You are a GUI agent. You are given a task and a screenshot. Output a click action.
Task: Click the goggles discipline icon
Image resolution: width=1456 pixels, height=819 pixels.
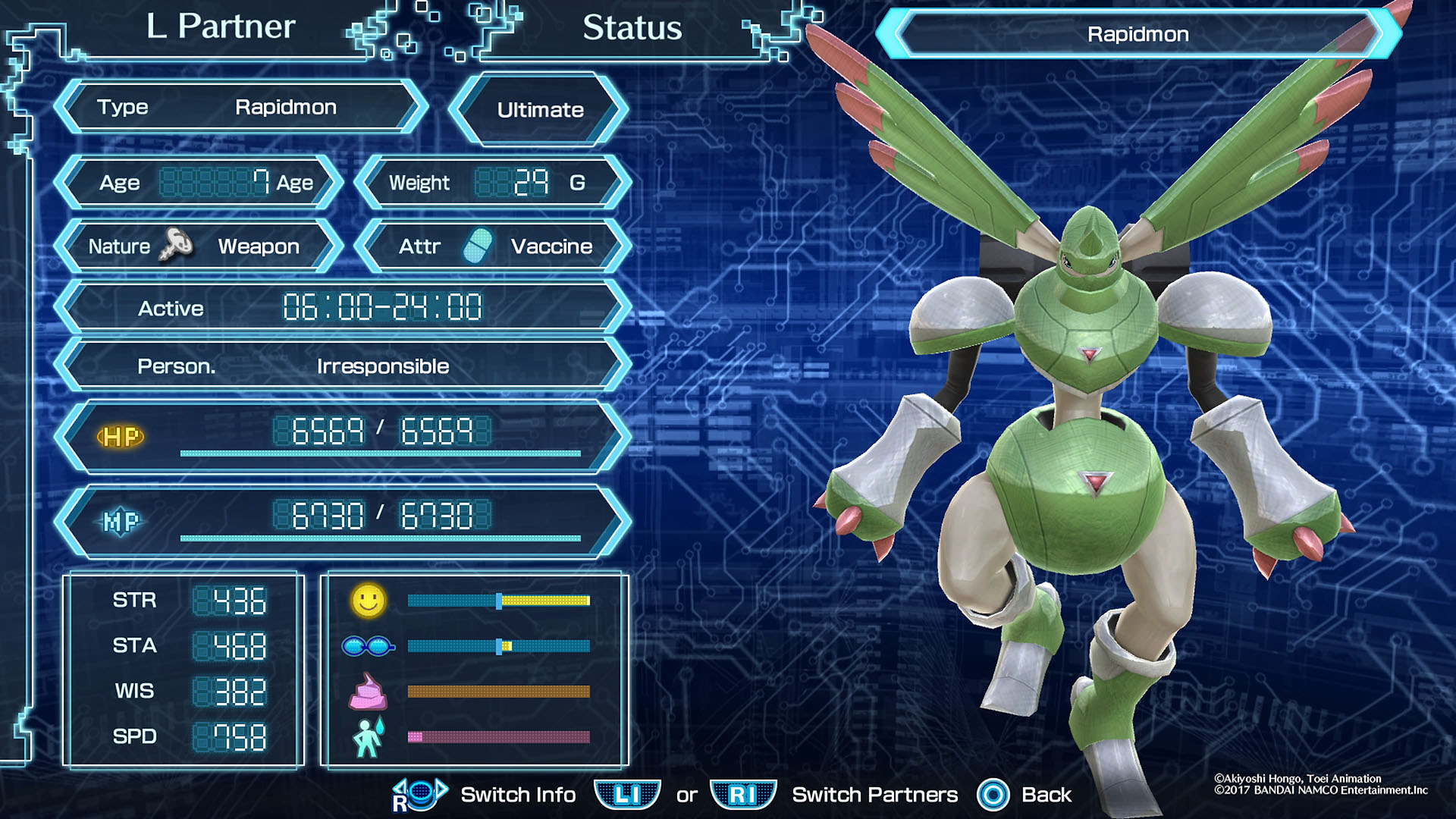coord(371,645)
